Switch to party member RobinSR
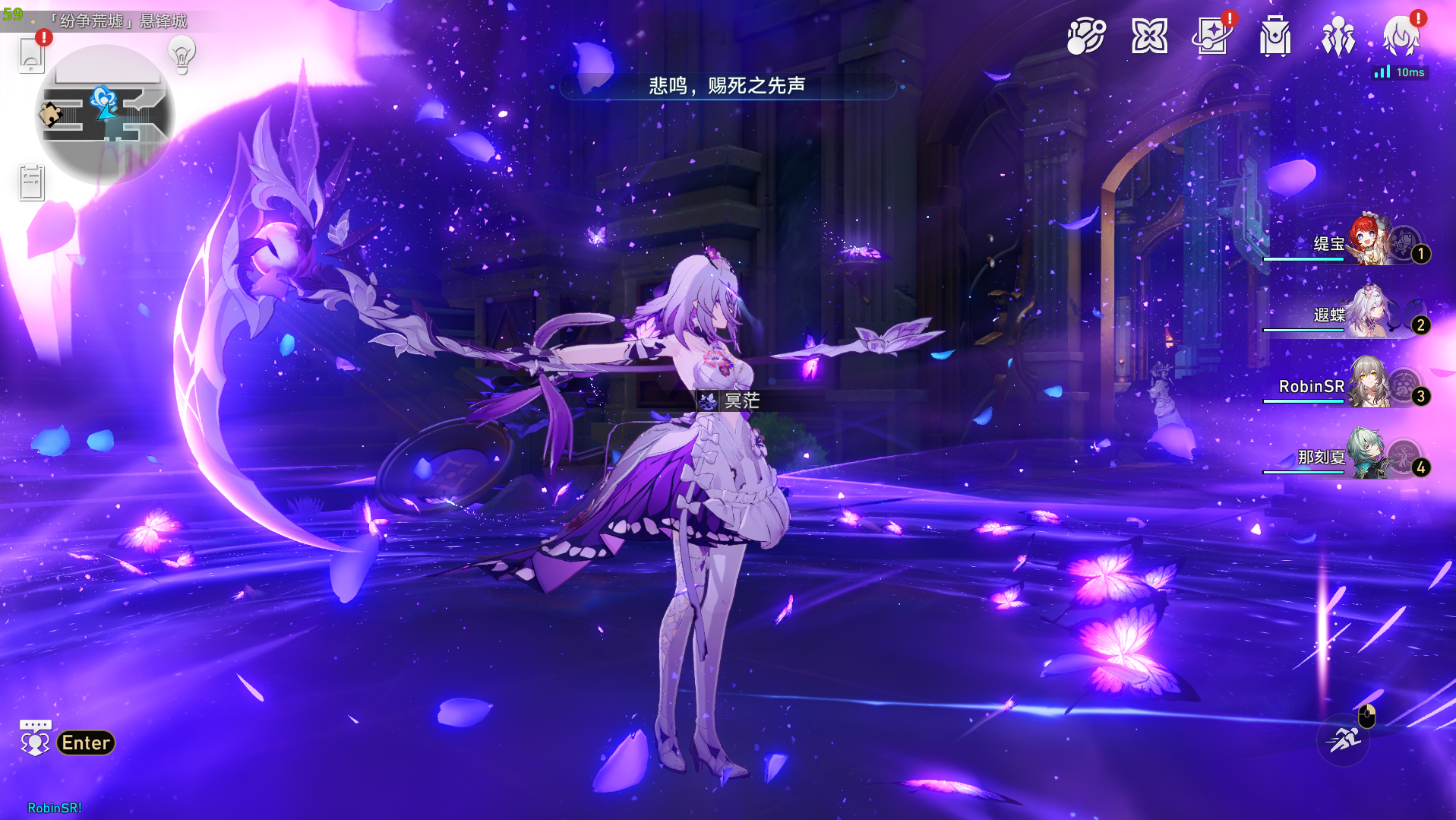Screen dimensions: 1456x820 [x=1369, y=385]
